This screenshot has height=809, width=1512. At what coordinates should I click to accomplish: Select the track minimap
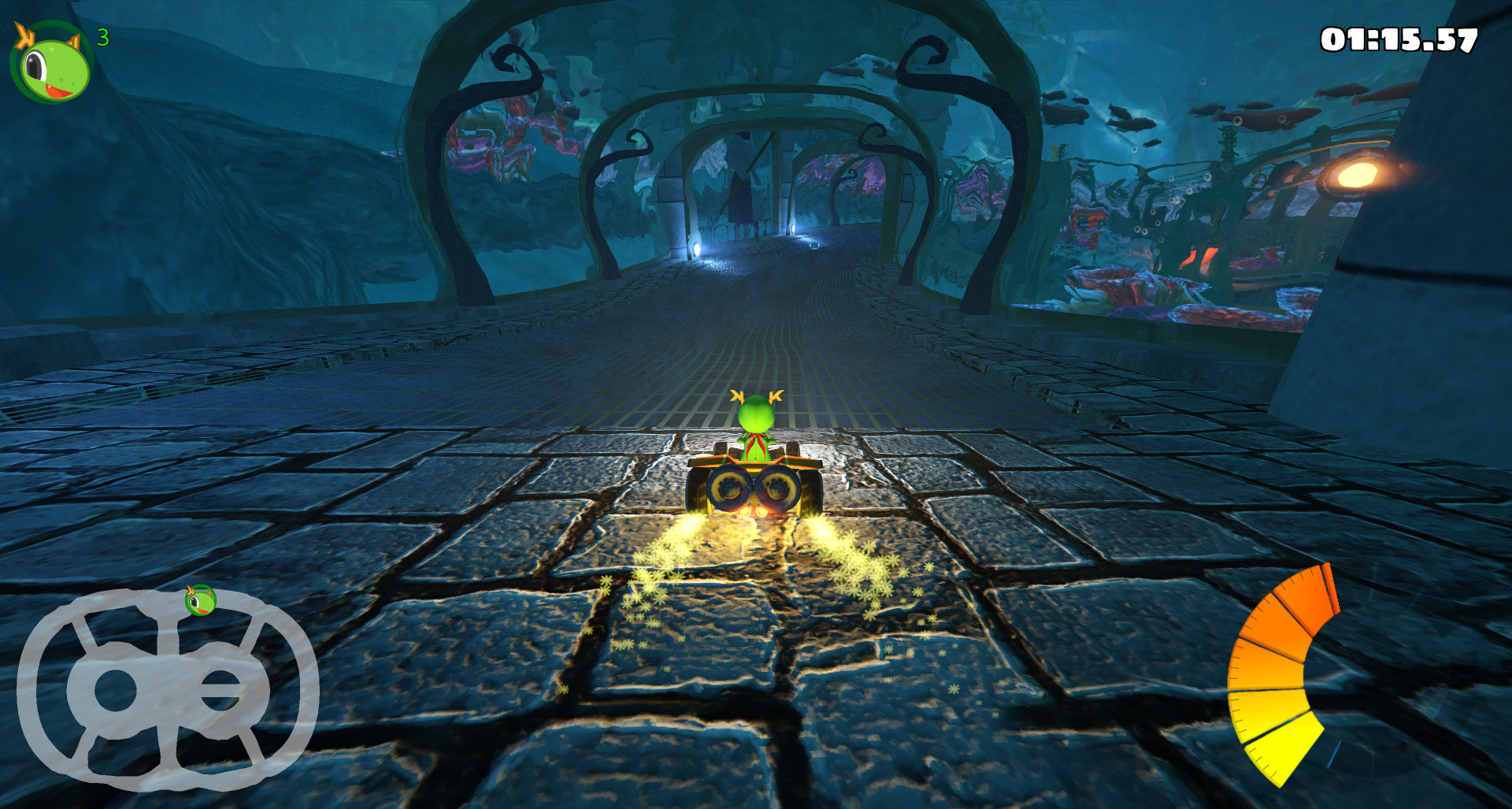[x=167, y=690]
